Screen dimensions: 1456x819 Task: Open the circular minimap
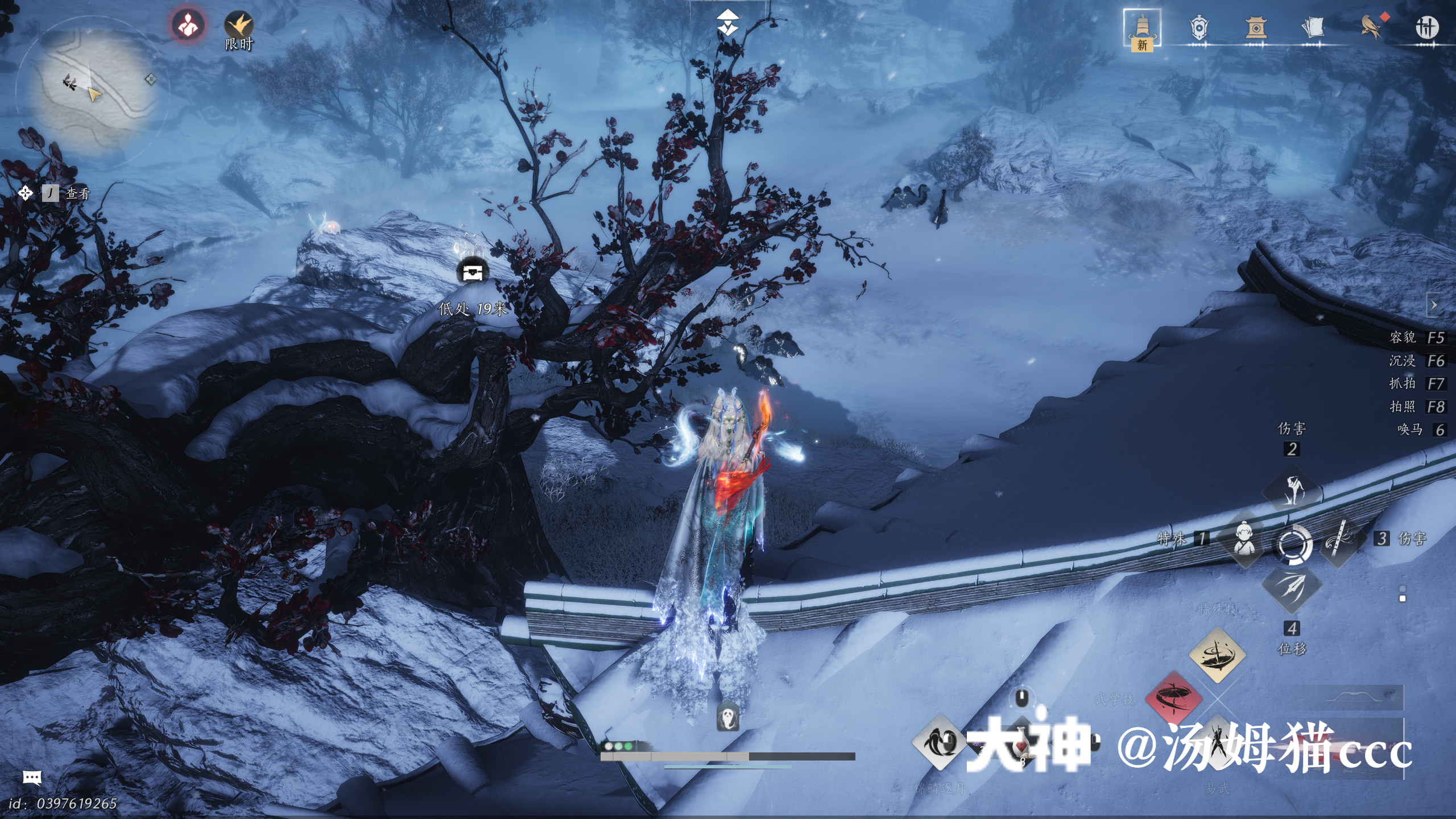tap(92, 90)
